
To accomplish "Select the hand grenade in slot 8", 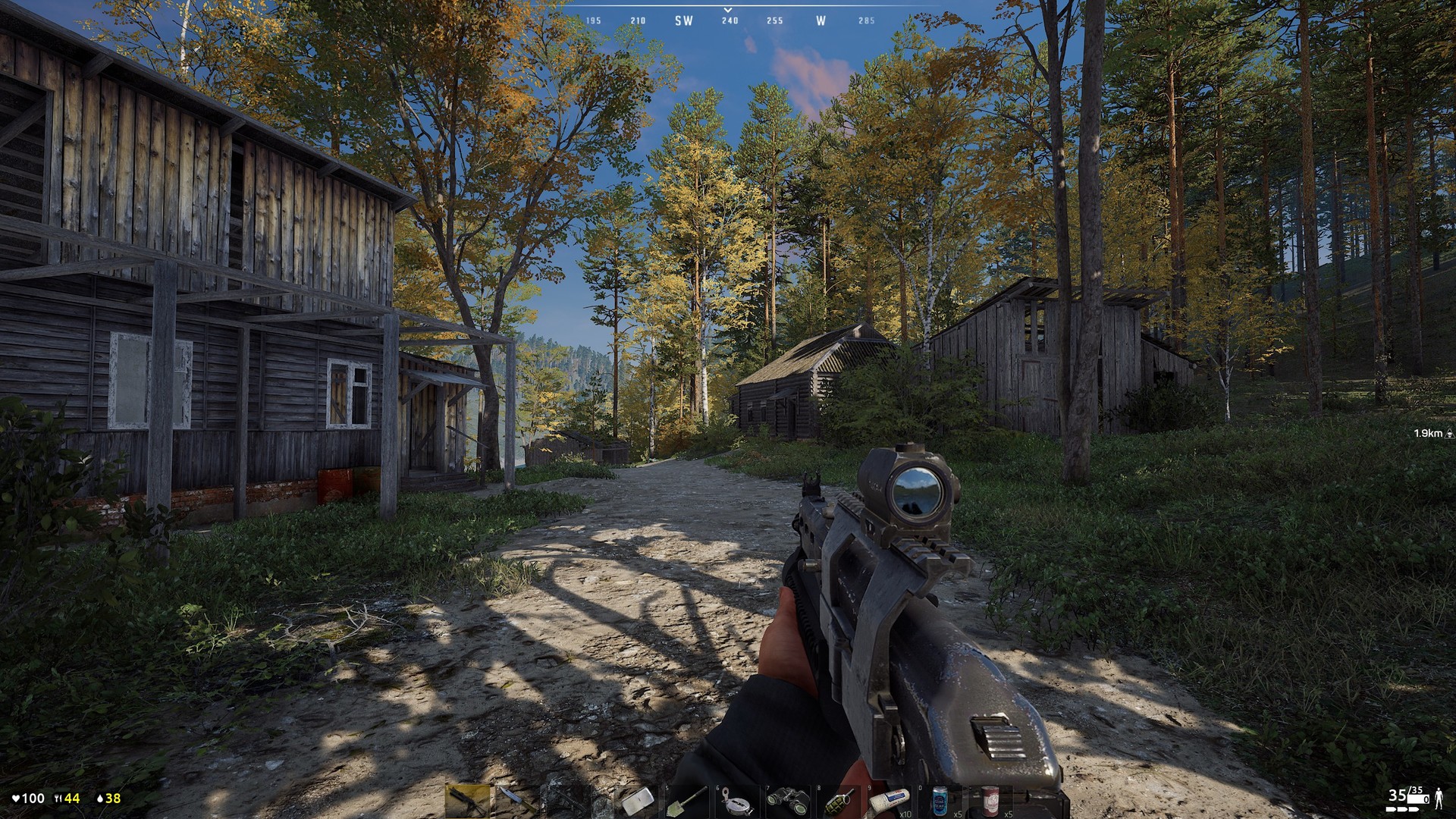I will tap(839, 802).
